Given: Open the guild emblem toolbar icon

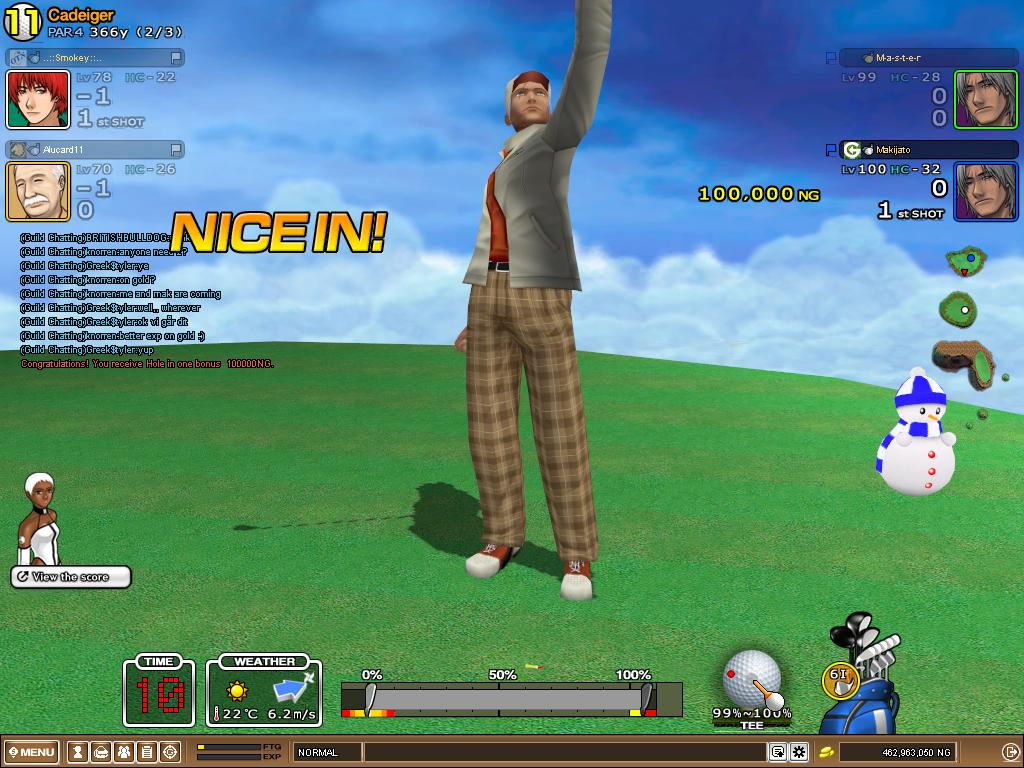Looking at the screenshot, I should point(170,752).
